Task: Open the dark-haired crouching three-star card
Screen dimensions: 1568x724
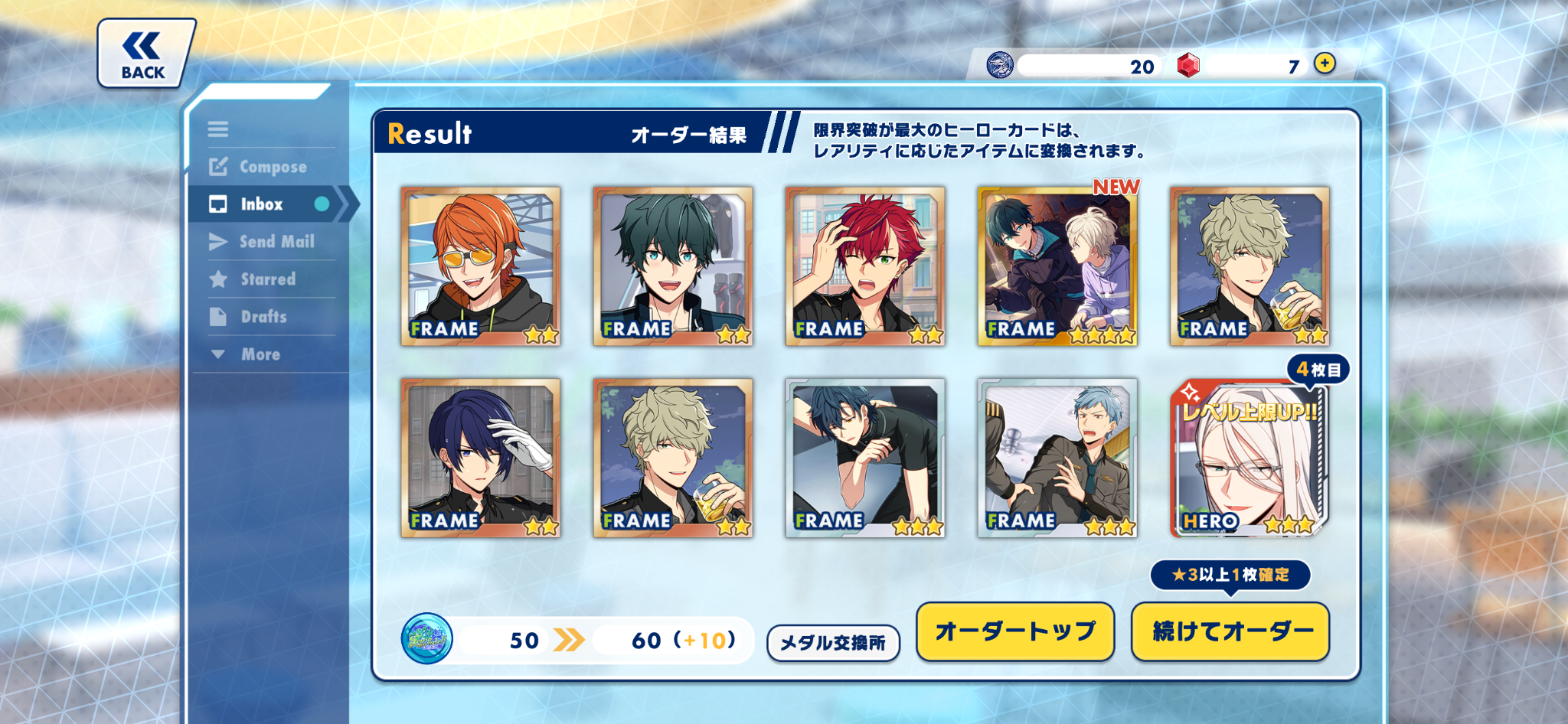Action: click(865, 458)
